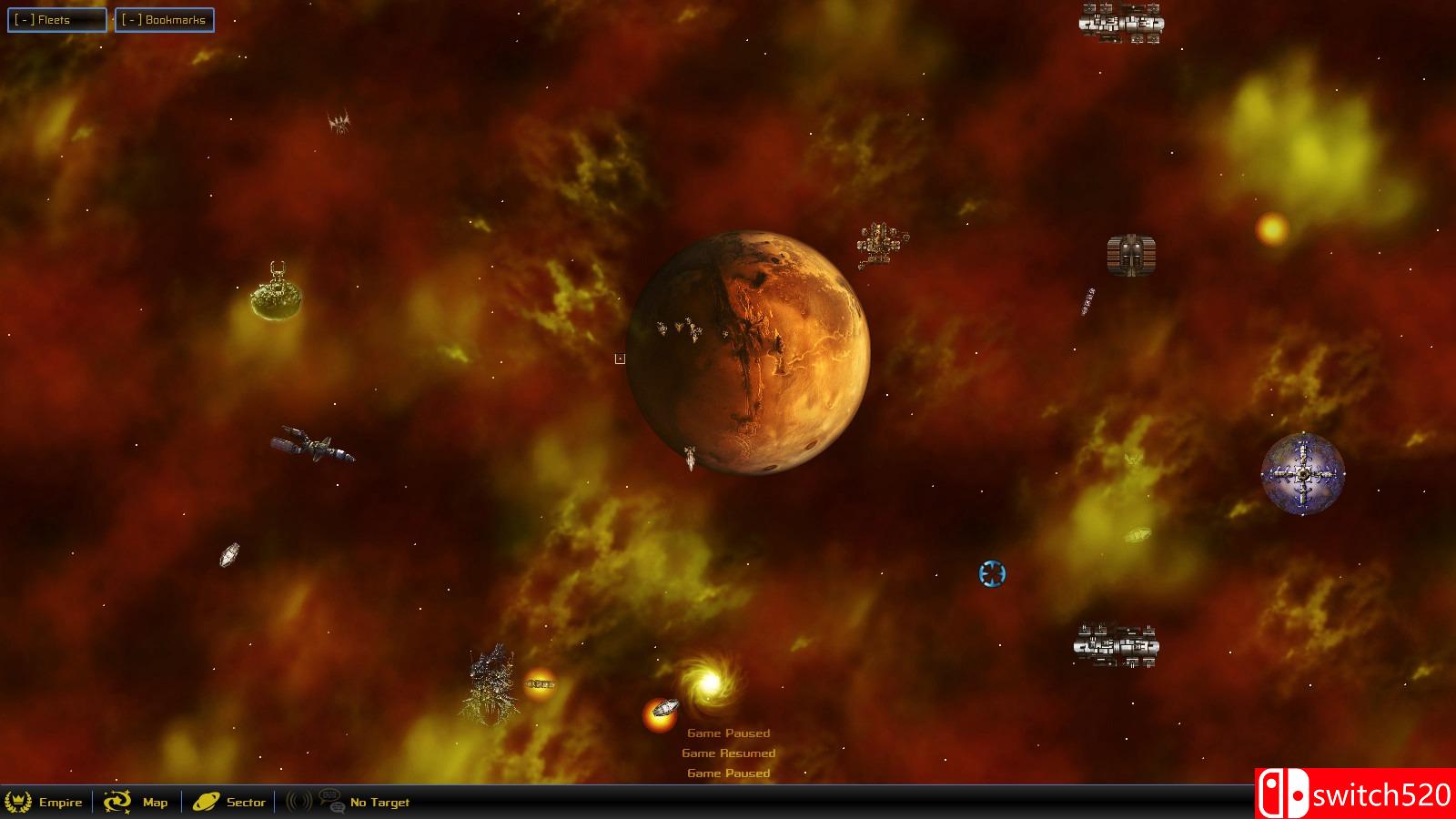Viewport: 1456px width, 819px height.
Task: Click the long warship on the left side
Action: [x=311, y=448]
